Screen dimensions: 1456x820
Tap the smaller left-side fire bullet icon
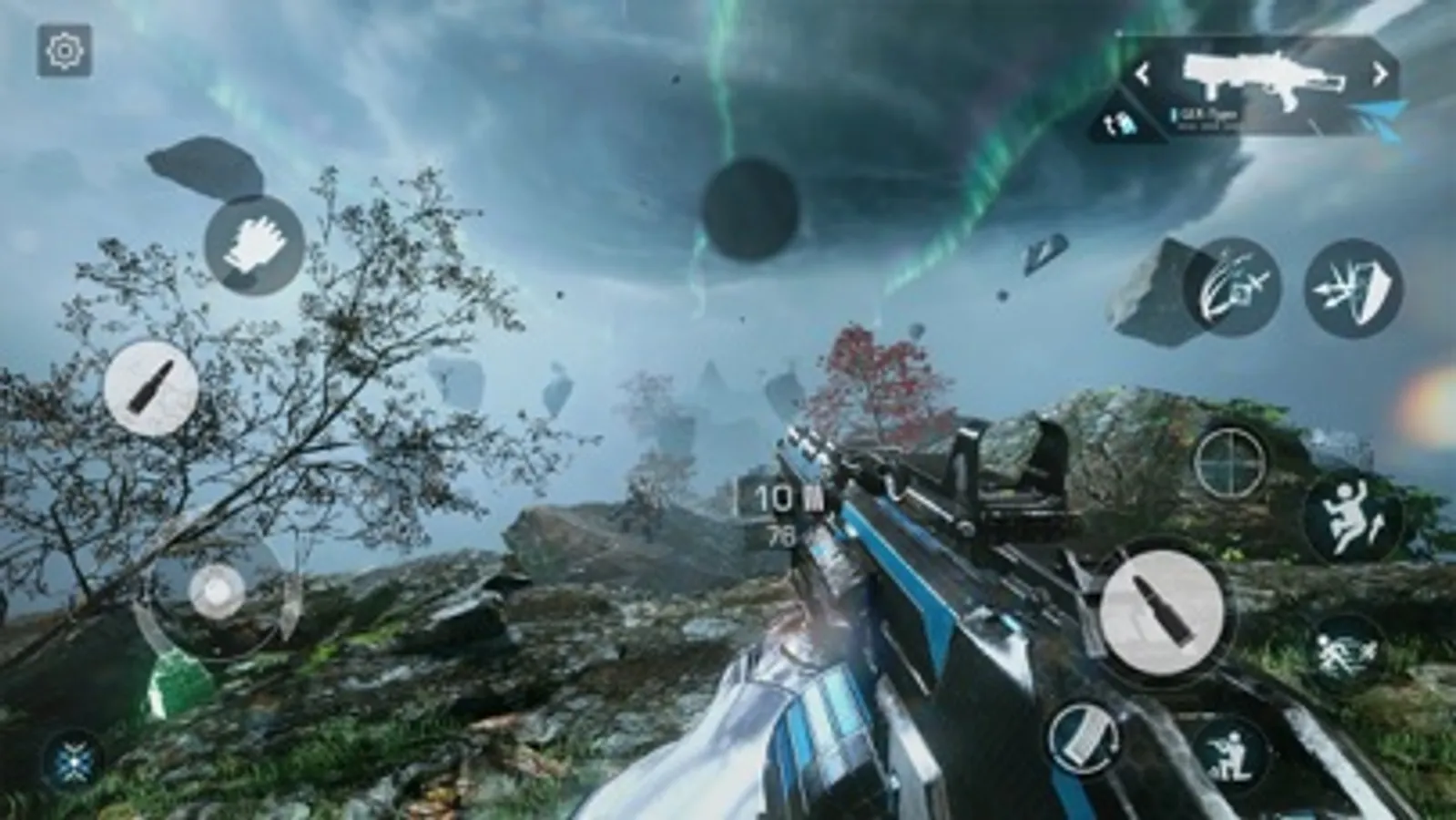click(152, 387)
